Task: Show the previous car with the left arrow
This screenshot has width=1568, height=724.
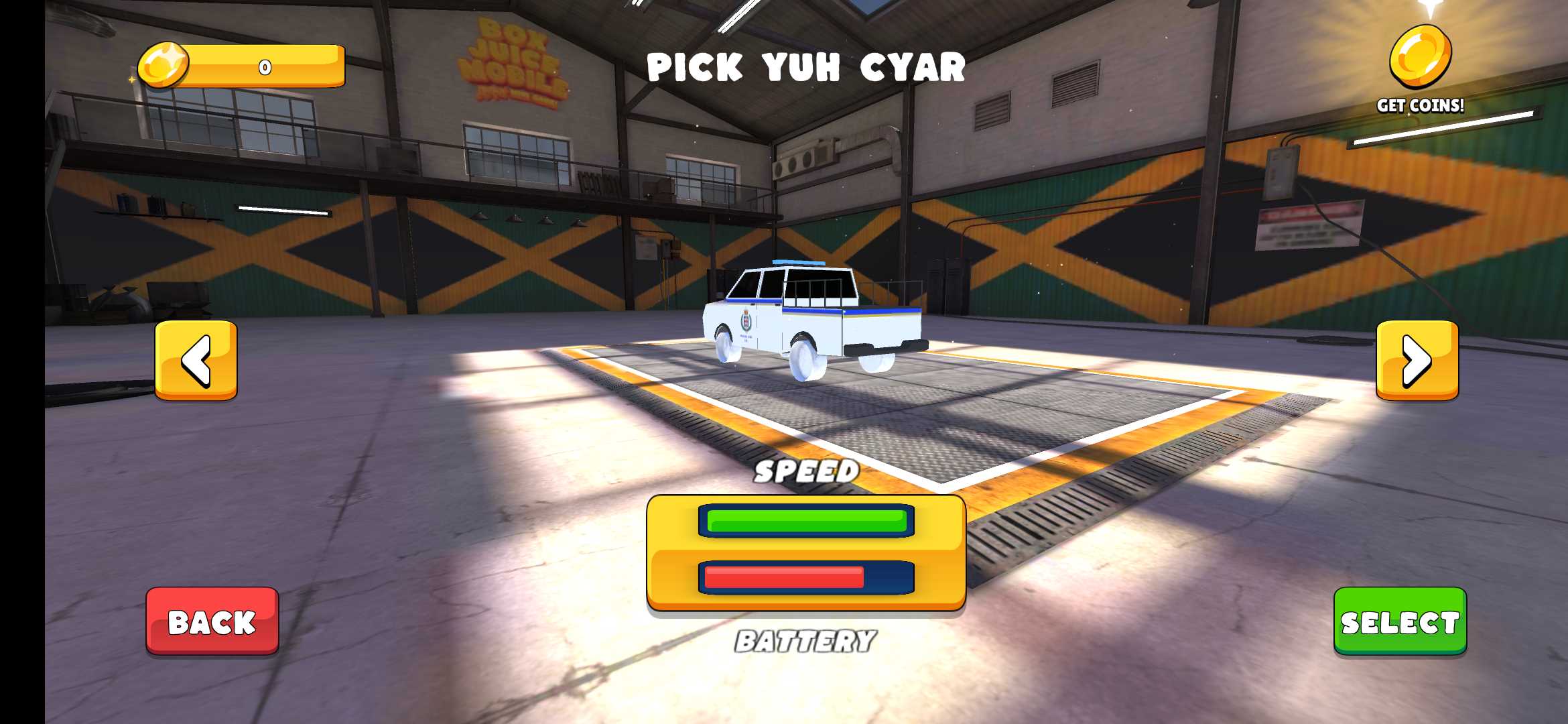Action: click(x=196, y=360)
